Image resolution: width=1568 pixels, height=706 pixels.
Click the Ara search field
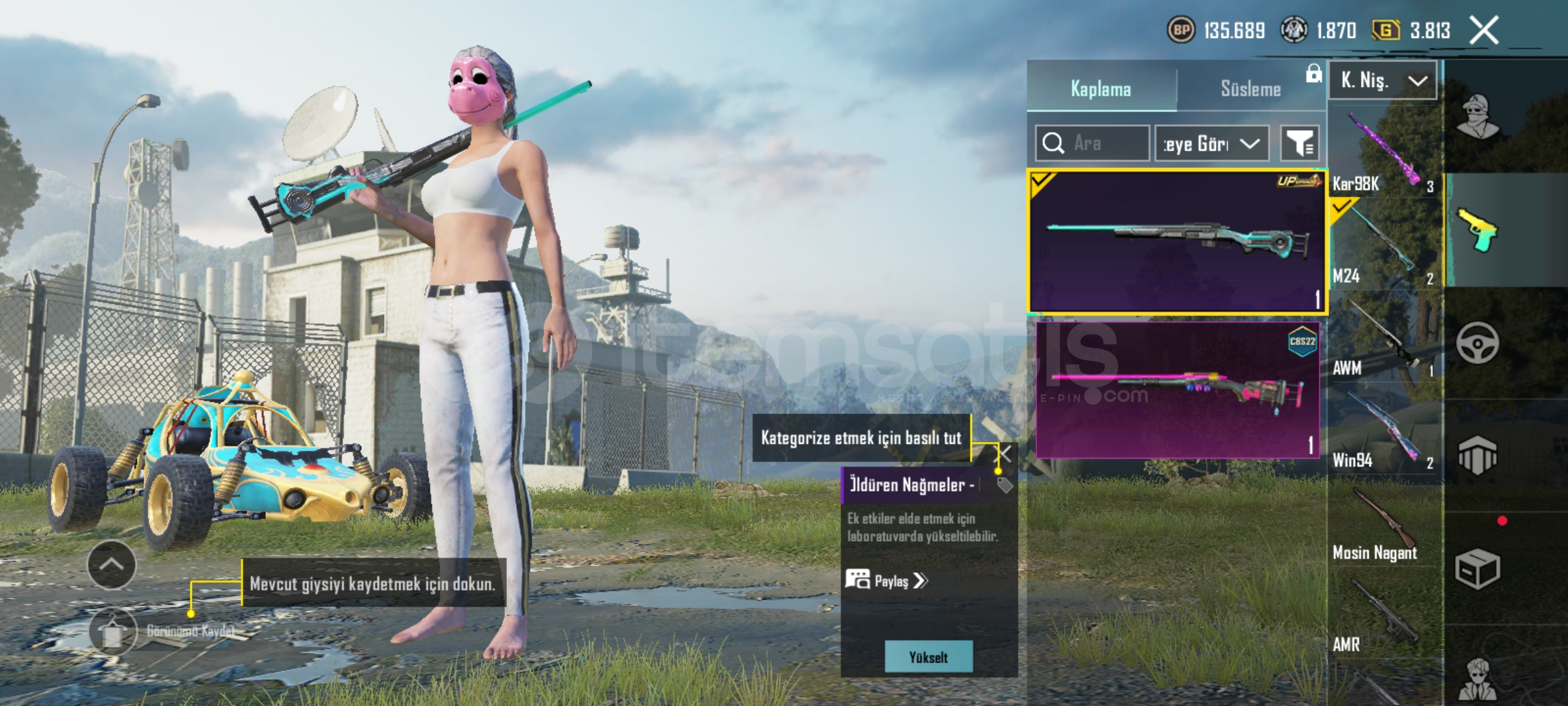pyautogui.click(x=1092, y=143)
